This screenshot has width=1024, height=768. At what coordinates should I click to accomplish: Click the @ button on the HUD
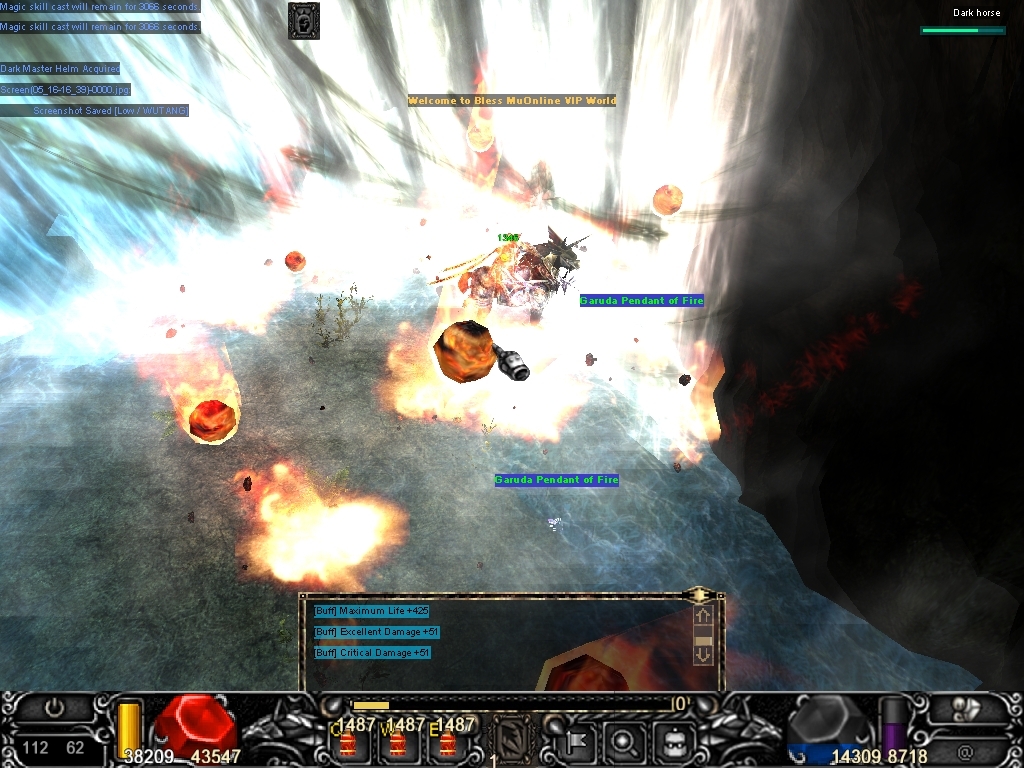pos(965,750)
